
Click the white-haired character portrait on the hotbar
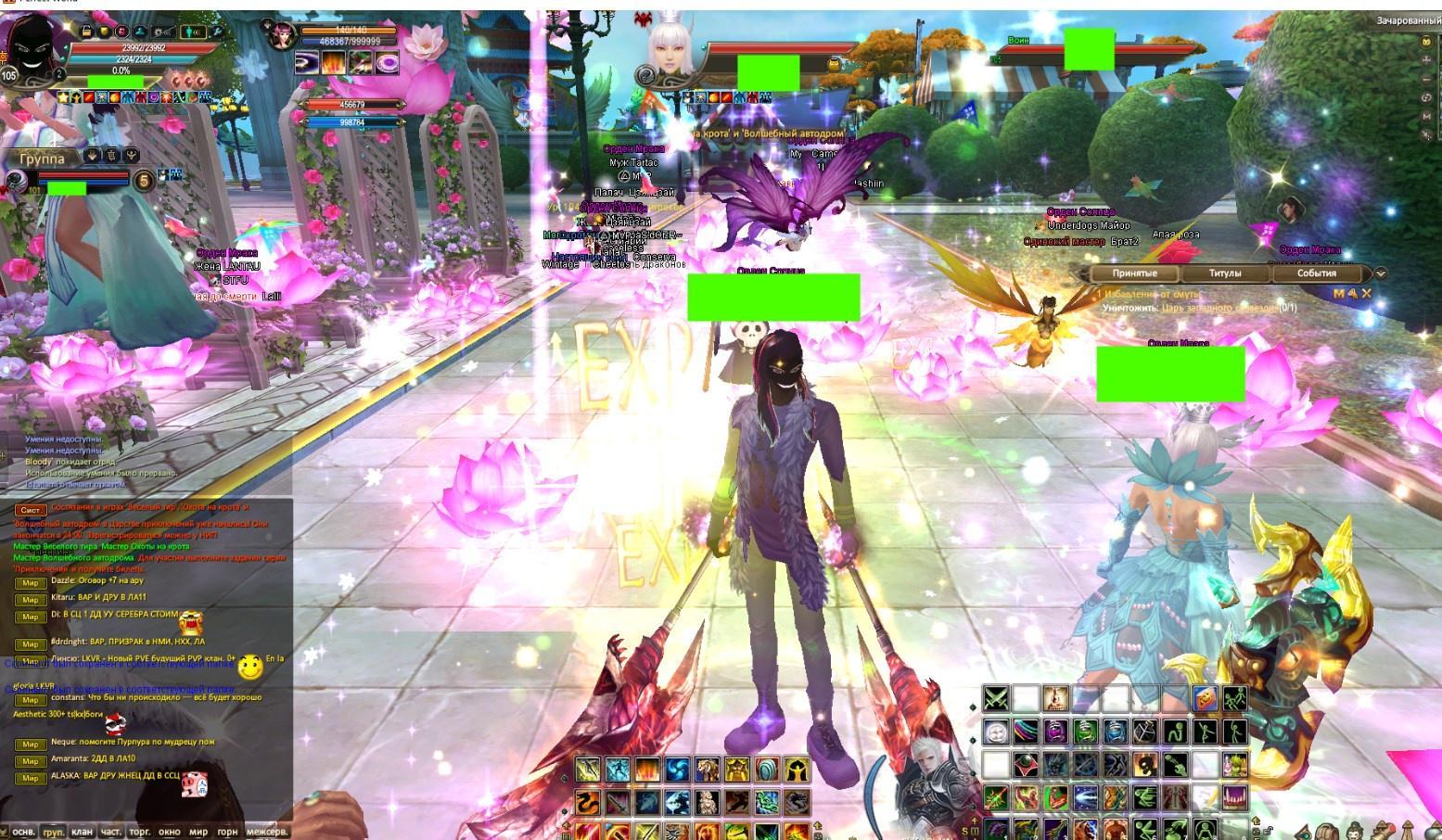[930, 779]
